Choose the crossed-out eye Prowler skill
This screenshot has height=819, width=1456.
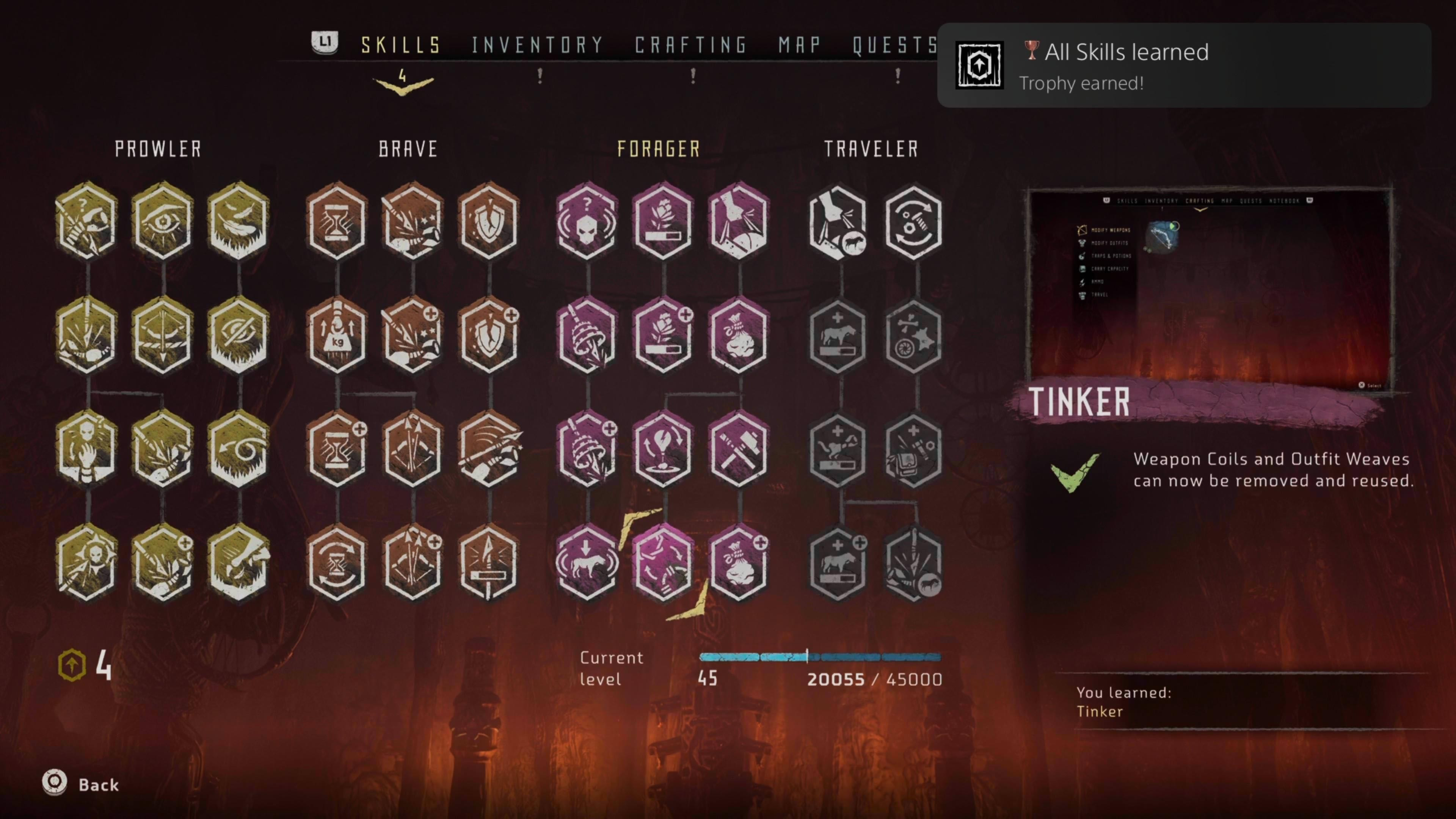tap(238, 336)
